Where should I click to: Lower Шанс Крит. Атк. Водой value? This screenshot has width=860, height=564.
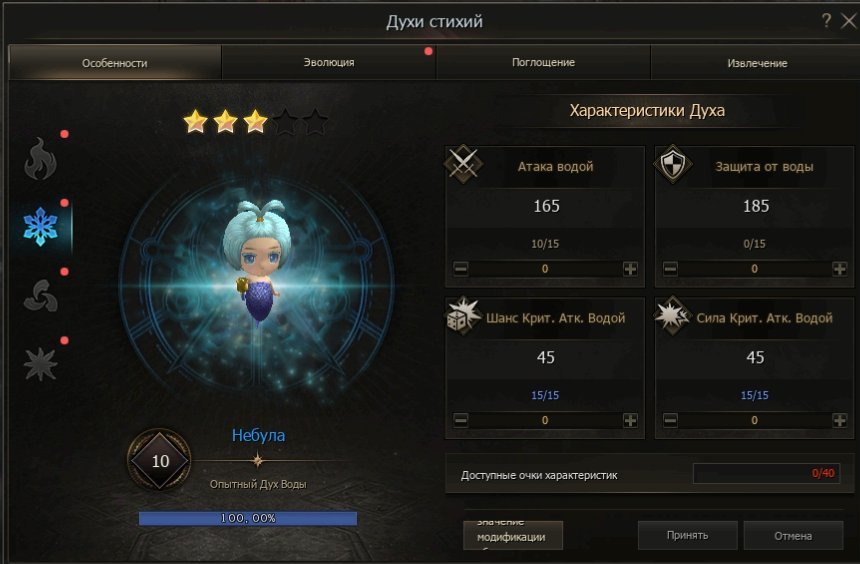coord(460,421)
